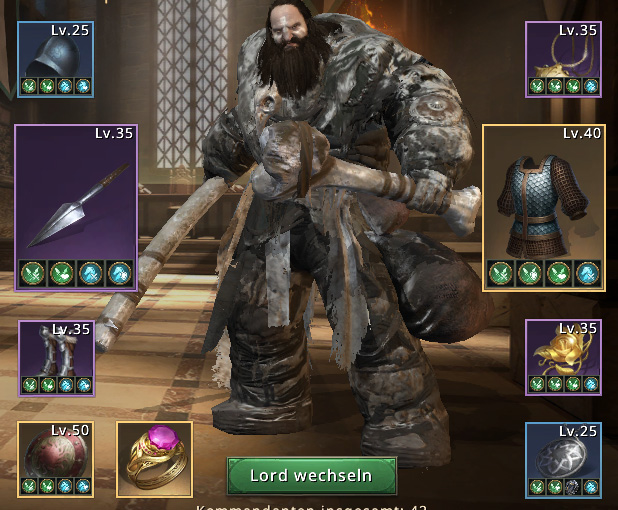Choose the Lv.35 golden ornament slot
This screenshot has width=618, height=510.
(562, 357)
